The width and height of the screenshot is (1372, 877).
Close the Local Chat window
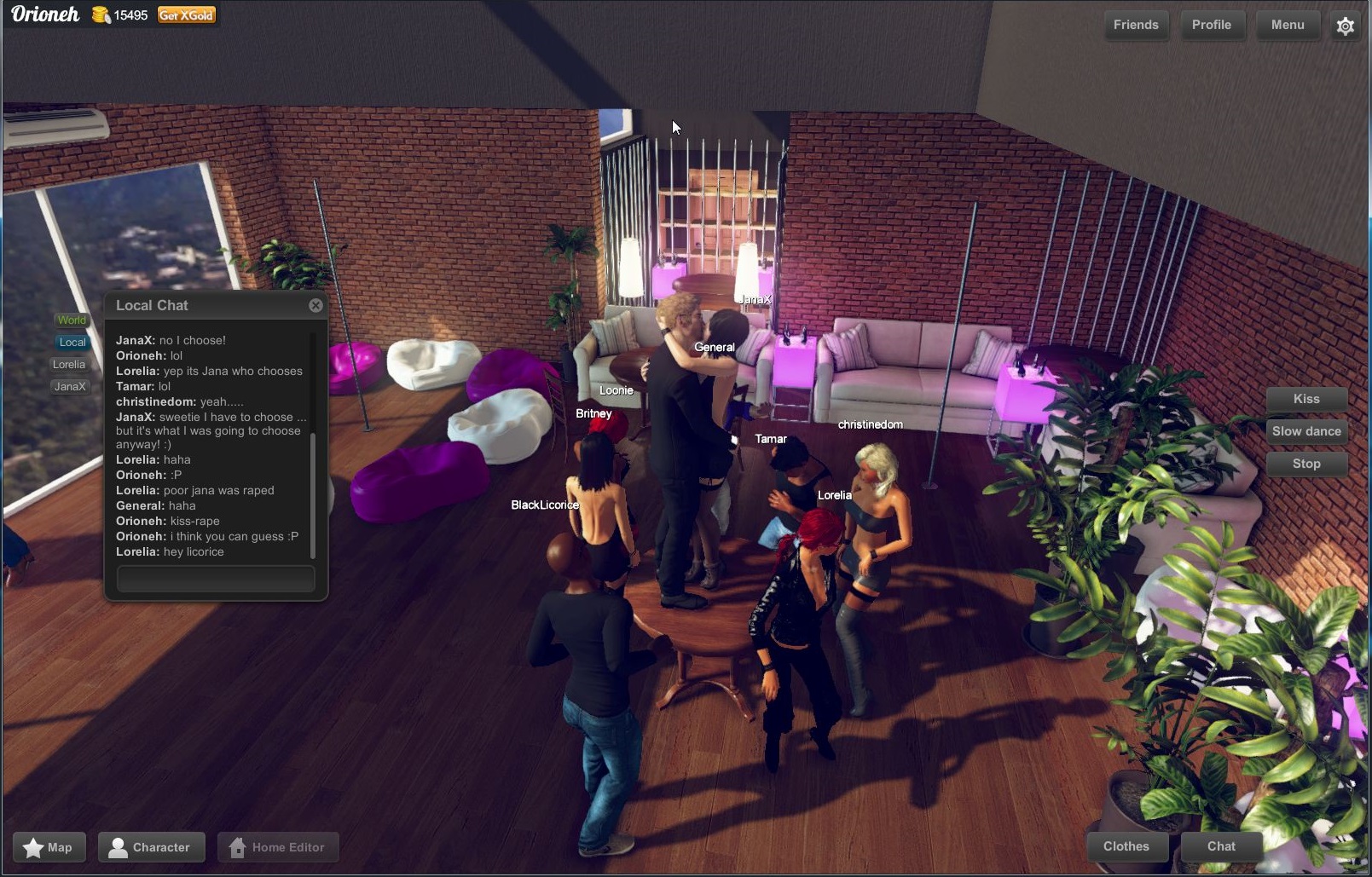click(316, 305)
